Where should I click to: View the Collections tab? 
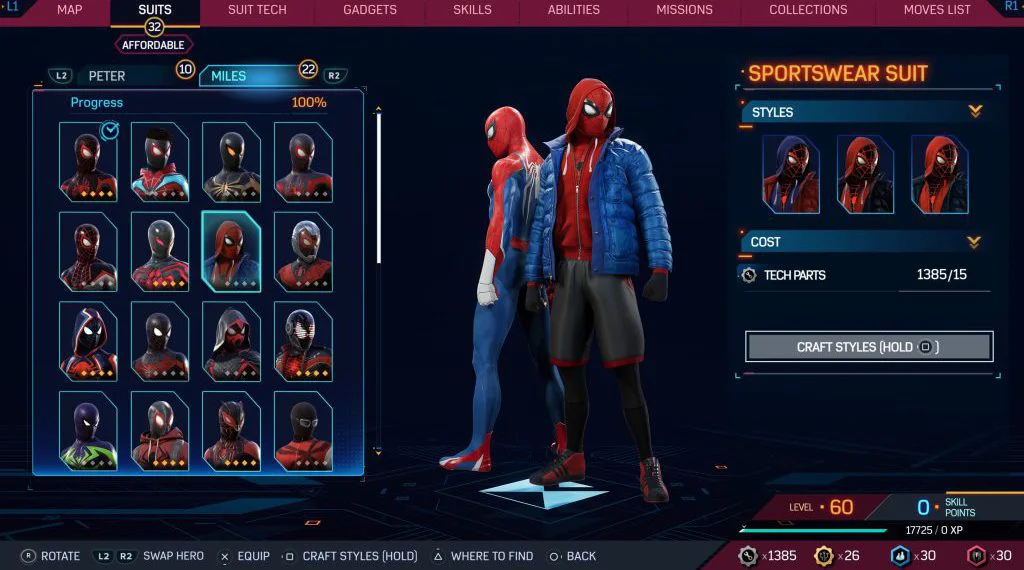808,10
